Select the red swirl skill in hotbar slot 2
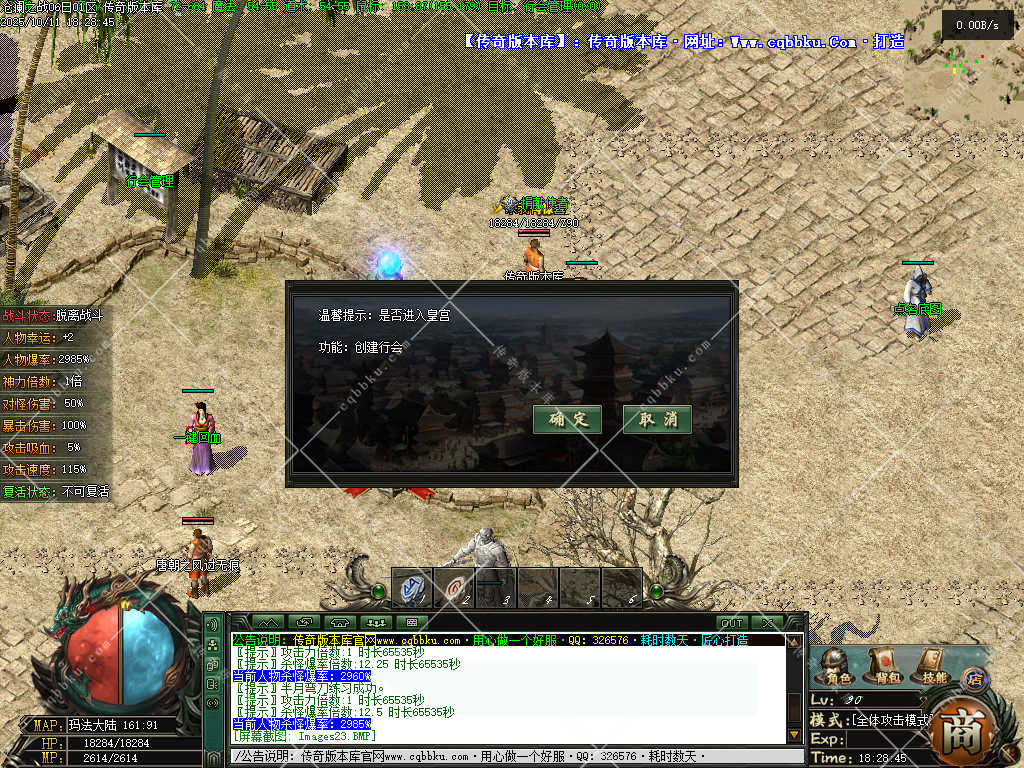This screenshot has height=768, width=1024. (455, 588)
